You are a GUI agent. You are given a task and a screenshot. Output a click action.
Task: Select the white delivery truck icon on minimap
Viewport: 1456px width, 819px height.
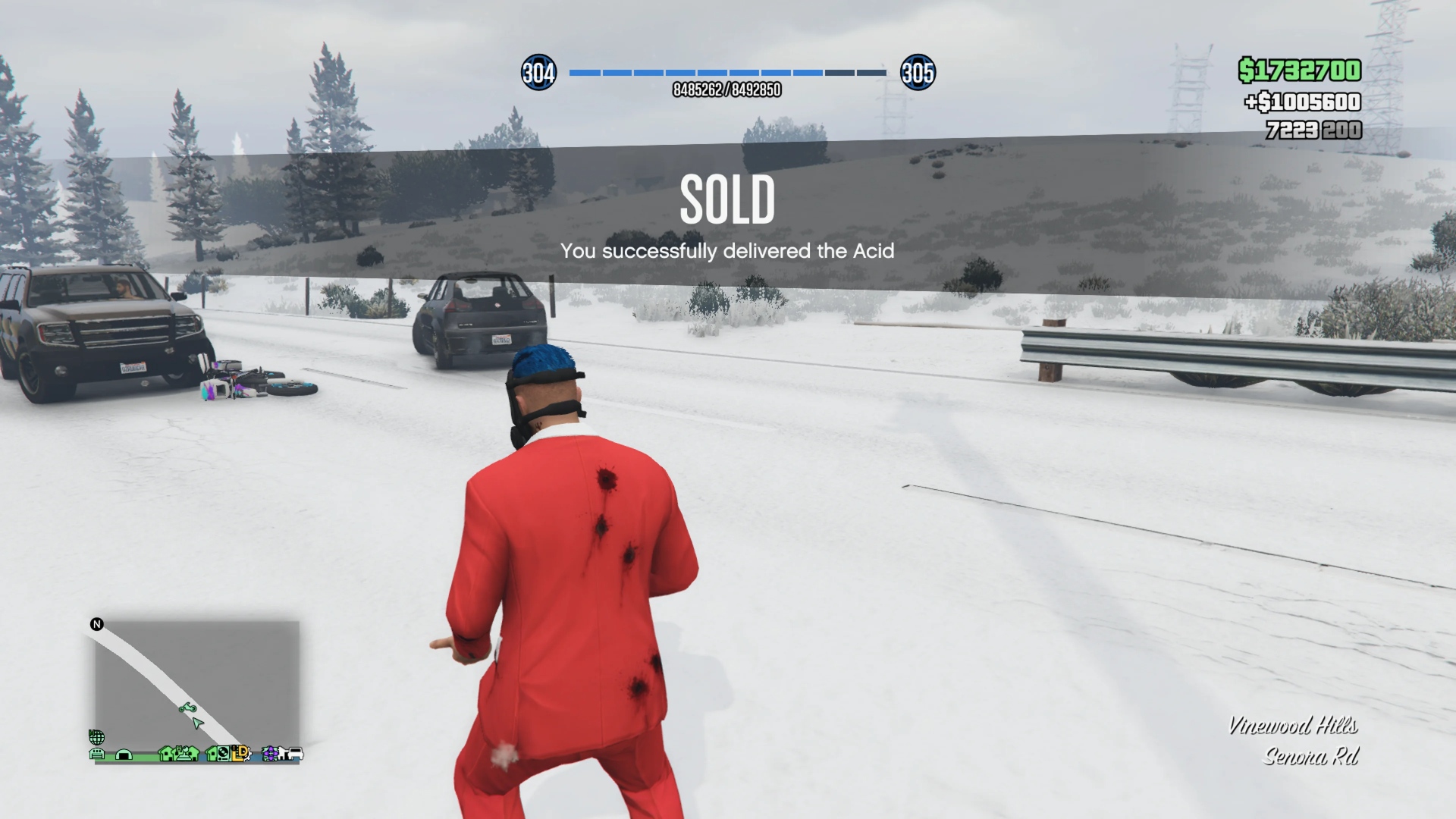click(297, 754)
